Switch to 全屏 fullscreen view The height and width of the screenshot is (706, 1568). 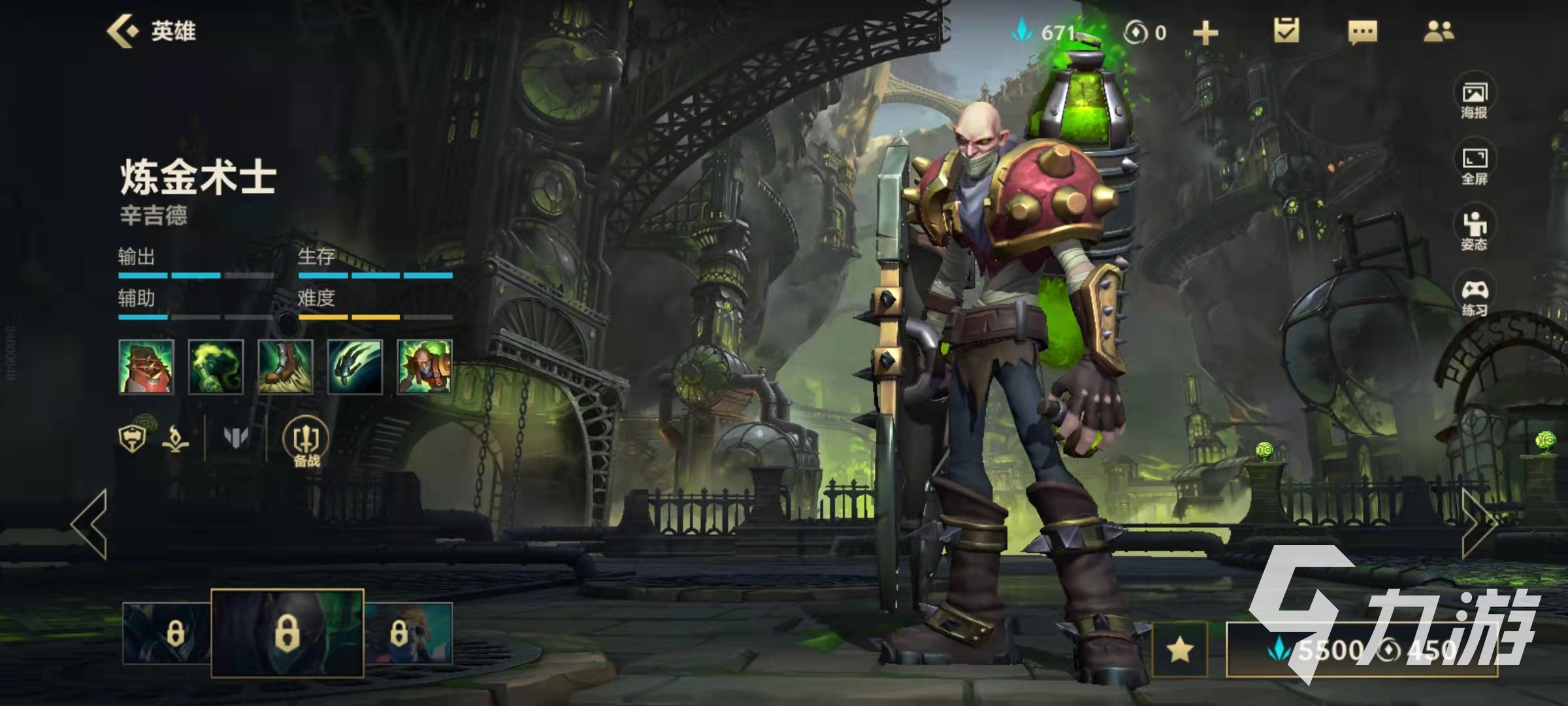1474,166
